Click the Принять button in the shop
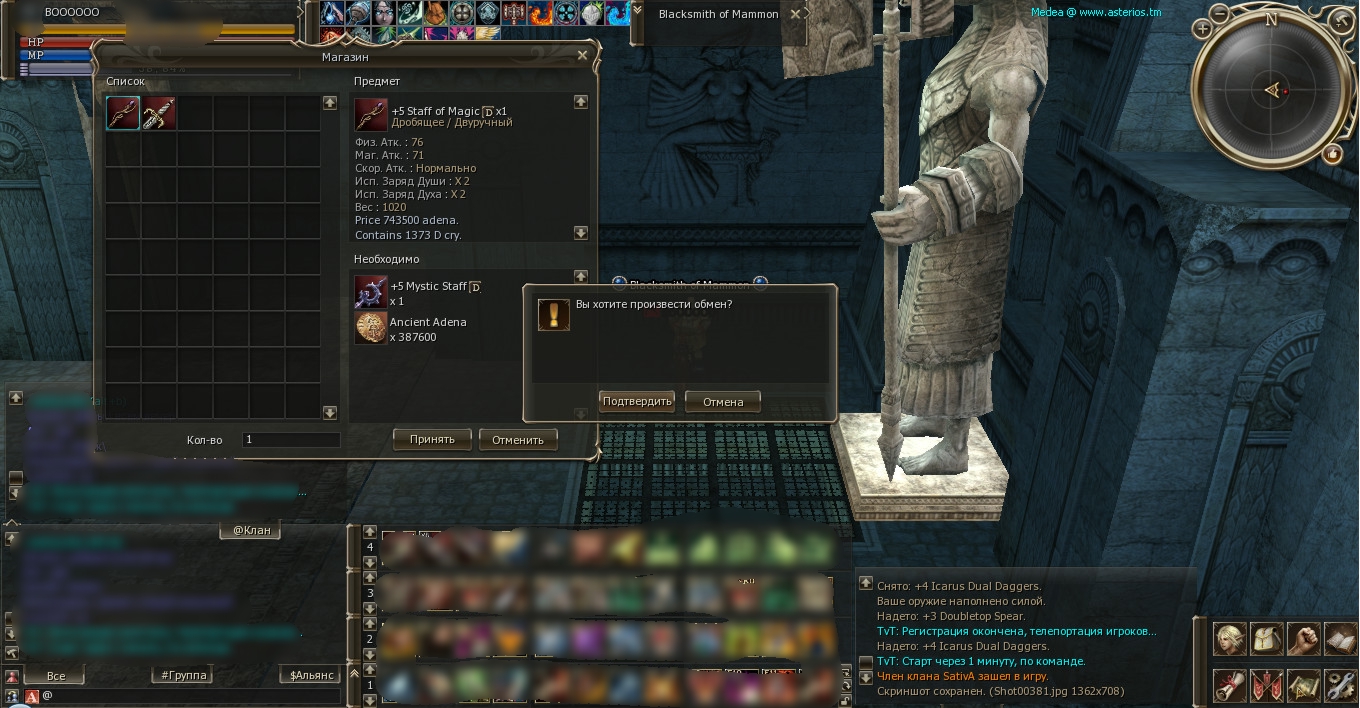 432,439
